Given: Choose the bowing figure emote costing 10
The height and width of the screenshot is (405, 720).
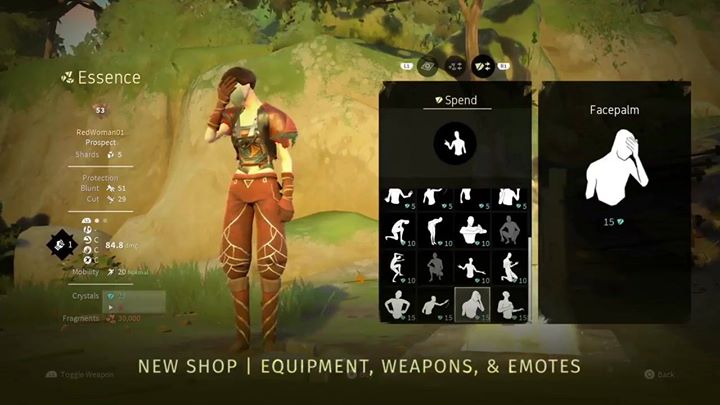Looking at the screenshot, I should click(435, 231).
